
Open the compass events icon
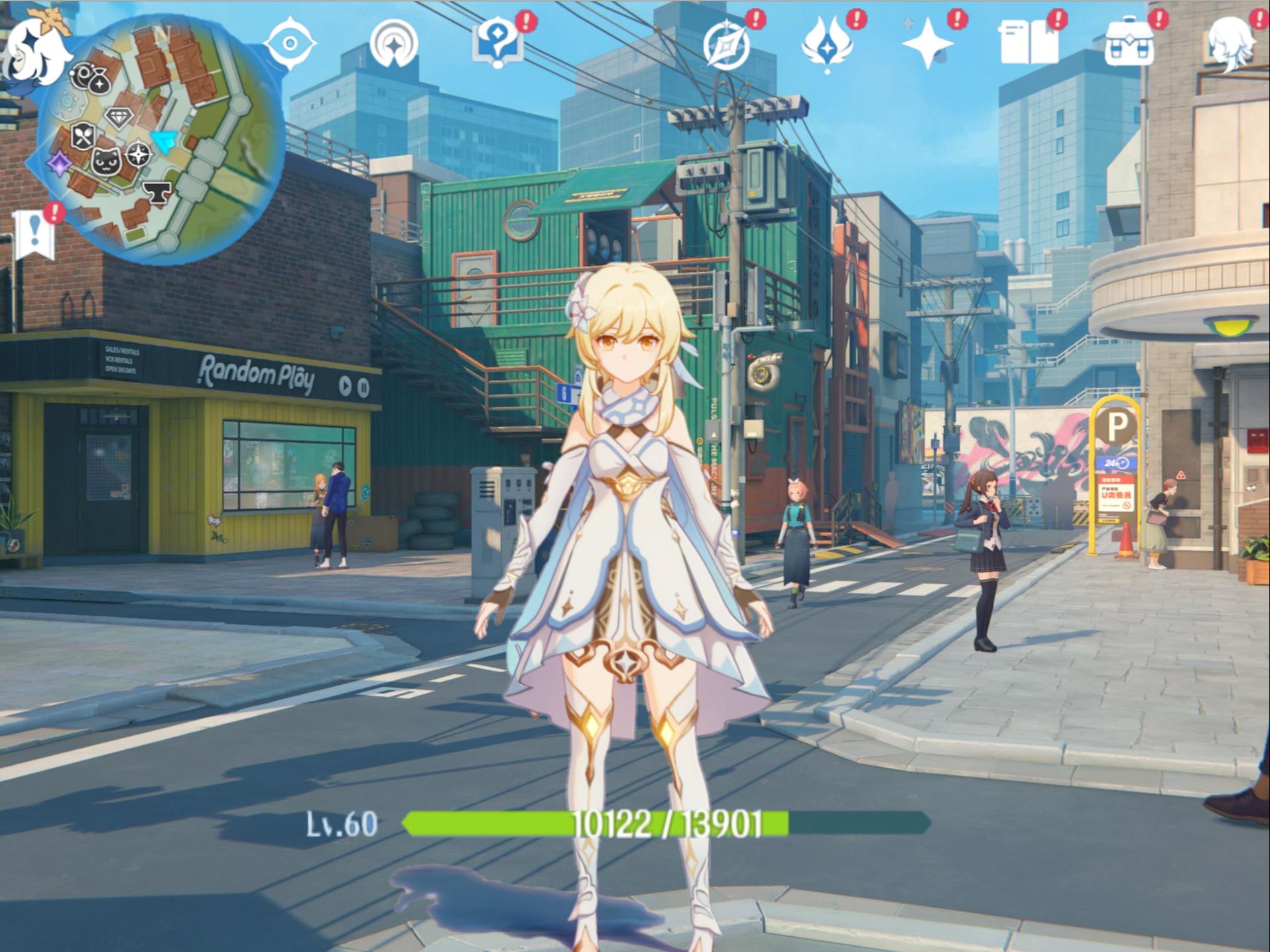pyautogui.click(x=726, y=45)
